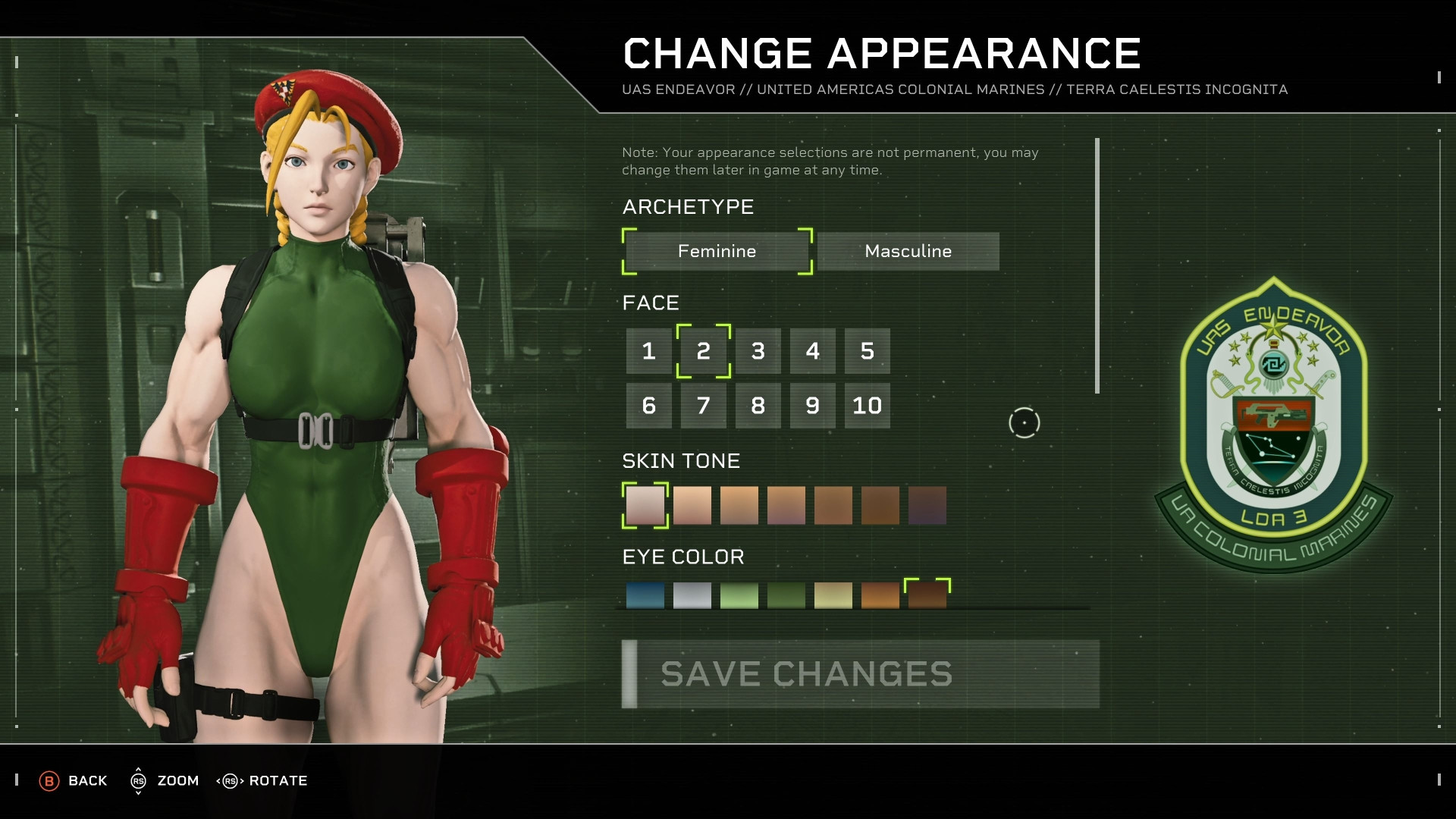Image resolution: width=1456 pixels, height=819 pixels.
Task: Pick face number 1
Action: point(648,351)
